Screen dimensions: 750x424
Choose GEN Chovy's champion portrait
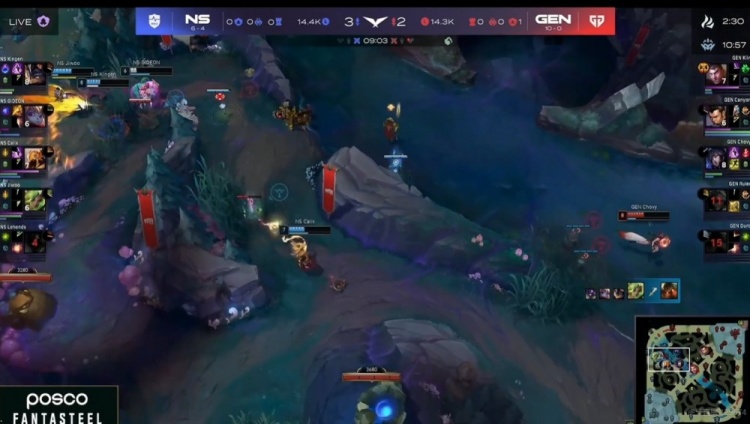(x=716, y=158)
